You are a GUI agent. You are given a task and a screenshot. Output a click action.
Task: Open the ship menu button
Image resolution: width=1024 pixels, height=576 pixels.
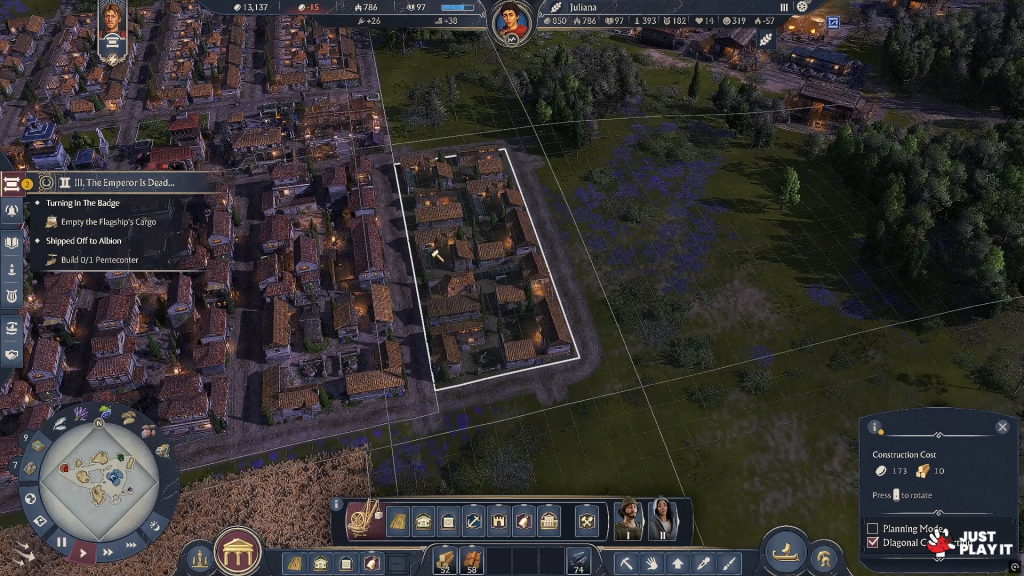click(x=785, y=551)
